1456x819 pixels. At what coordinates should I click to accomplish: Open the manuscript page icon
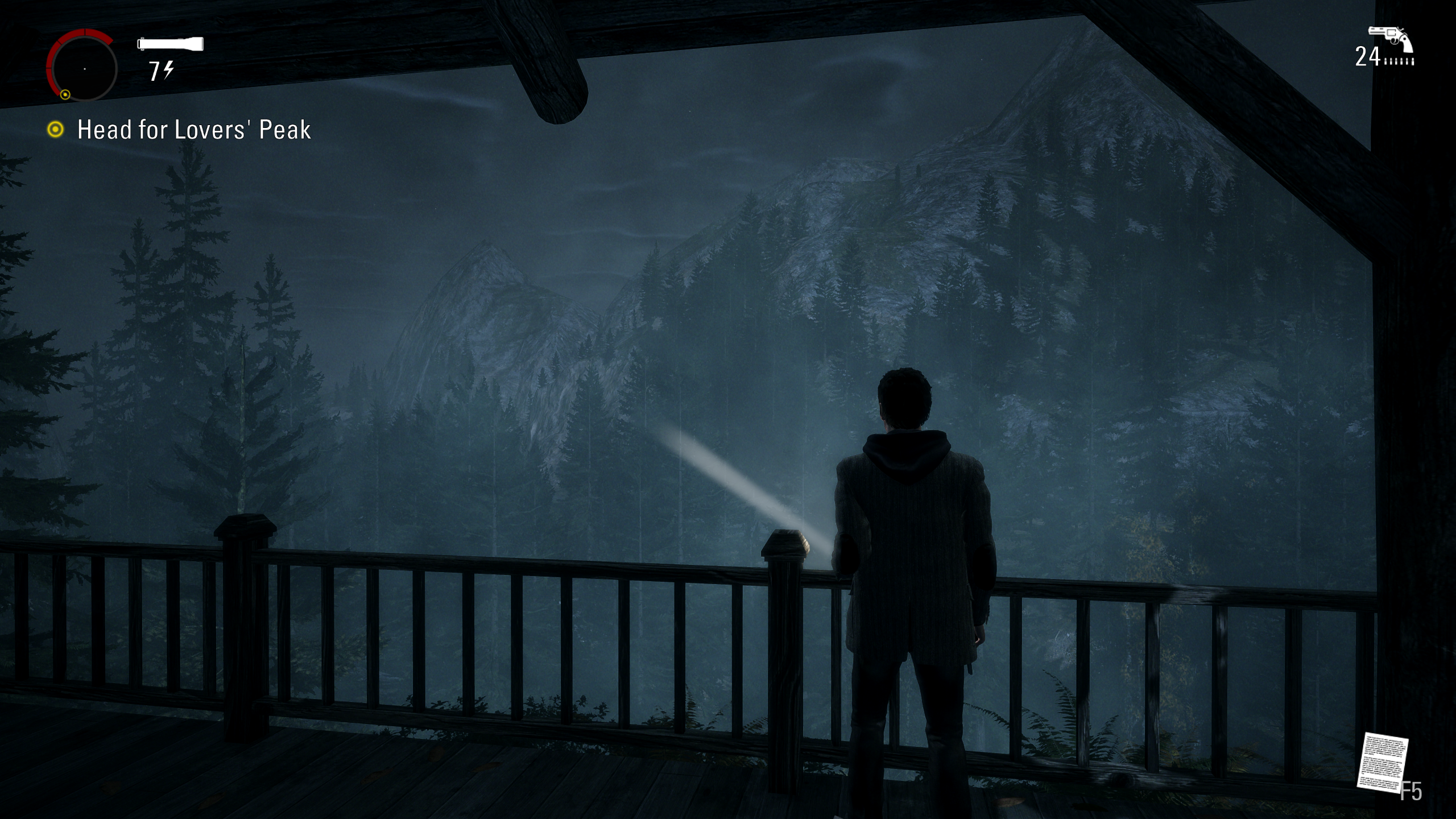pyautogui.click(x=1382, y=762)
